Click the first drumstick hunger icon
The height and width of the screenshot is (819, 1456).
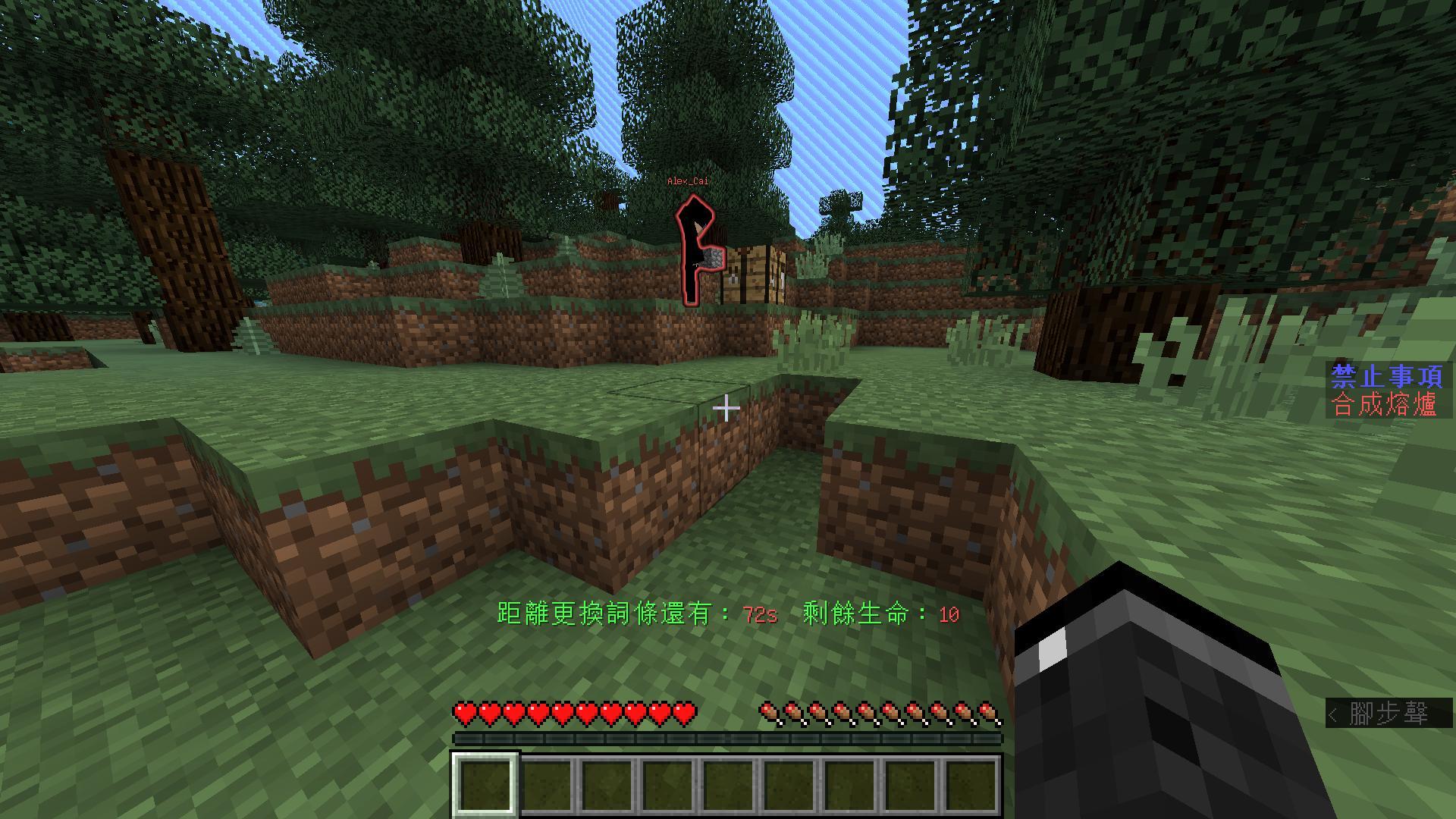767,711
